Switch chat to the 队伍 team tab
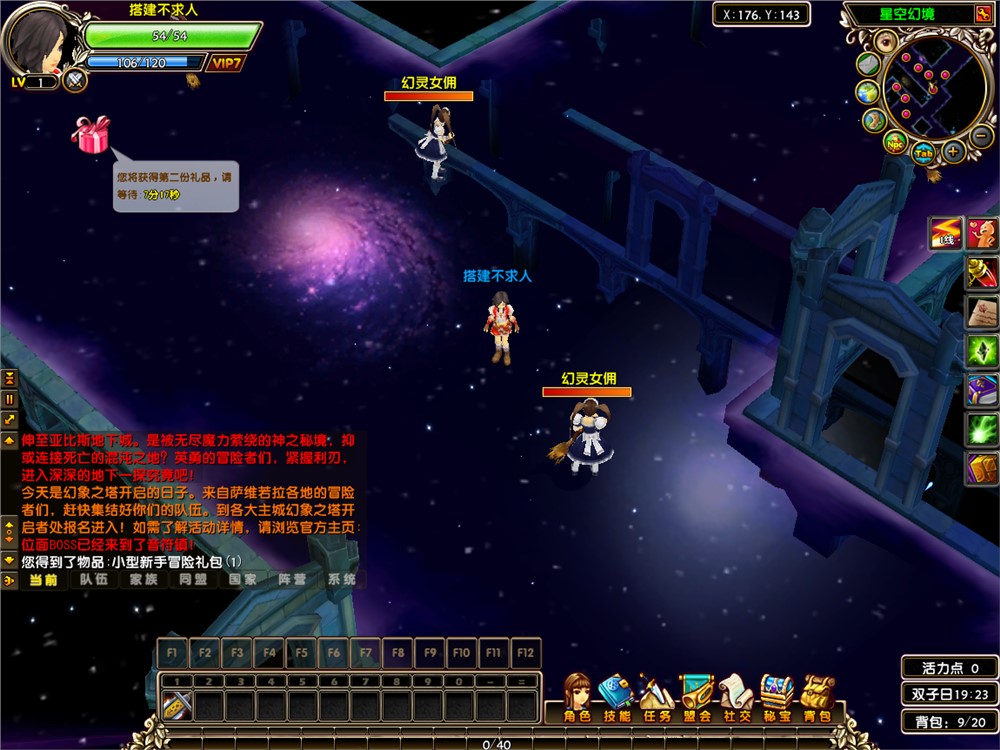 (x=94, y=579)
